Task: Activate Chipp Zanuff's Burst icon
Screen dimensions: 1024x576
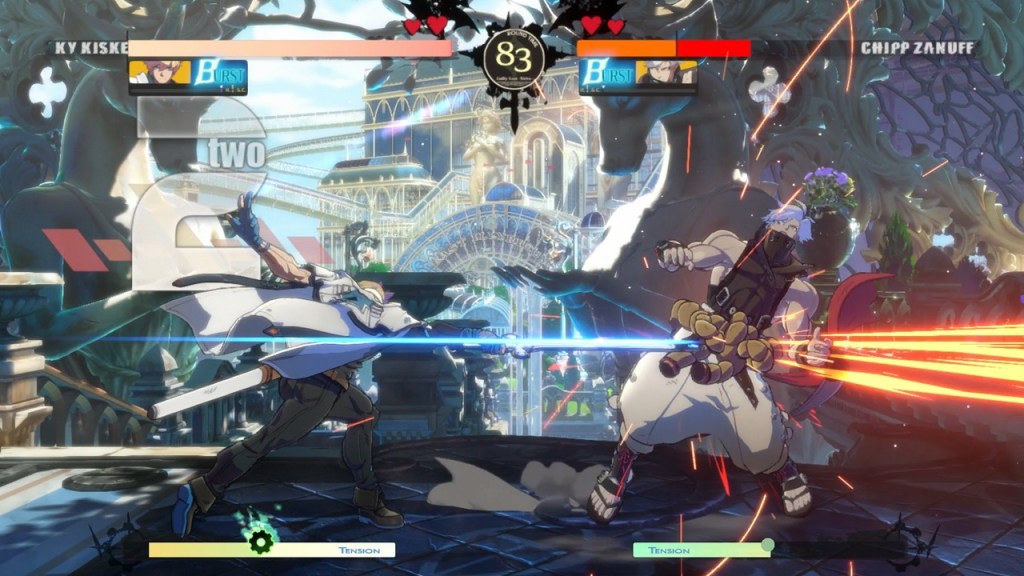Action: [x=607, y=74]
